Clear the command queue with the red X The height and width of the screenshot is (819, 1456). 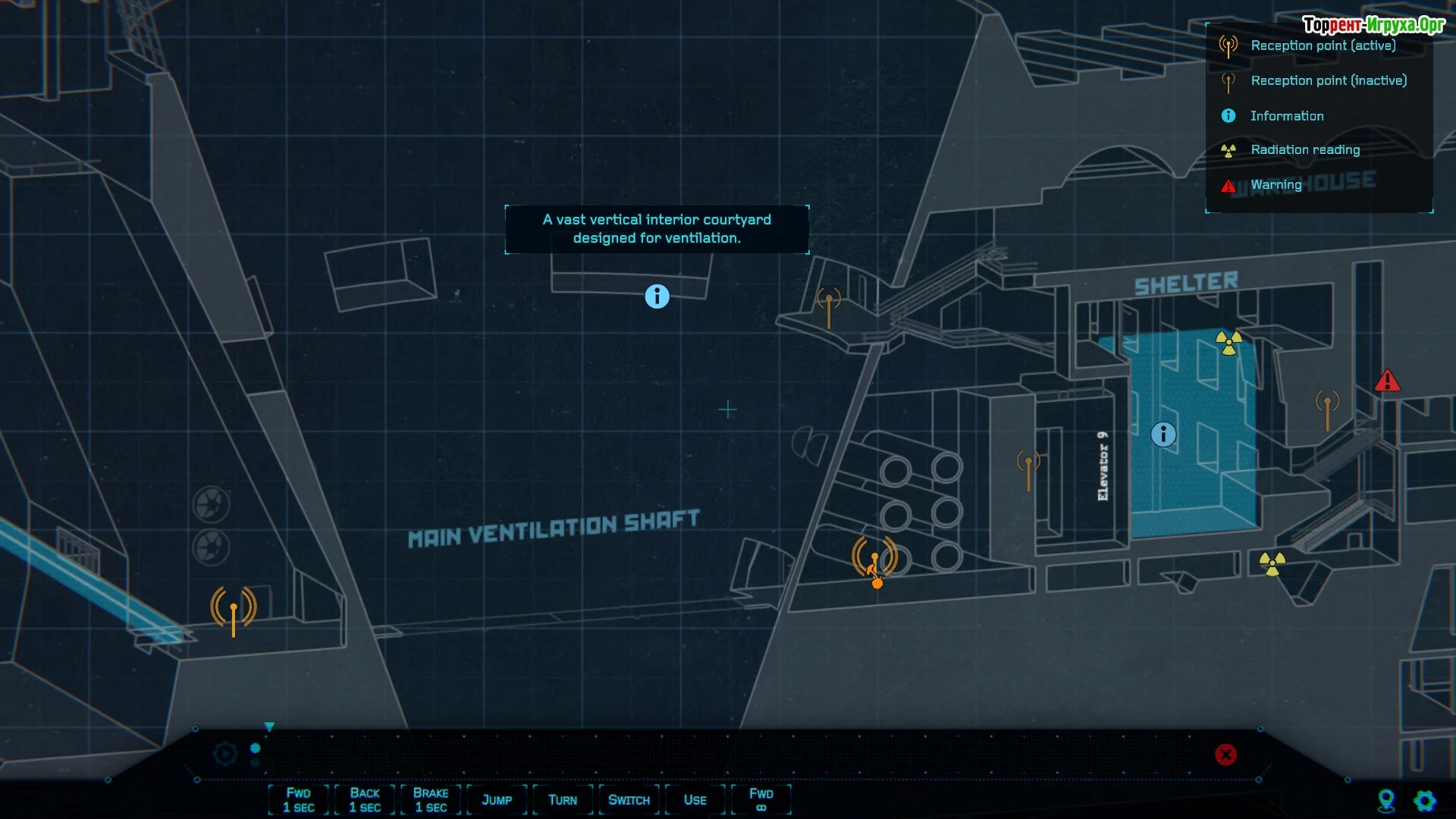point(1225,755)
